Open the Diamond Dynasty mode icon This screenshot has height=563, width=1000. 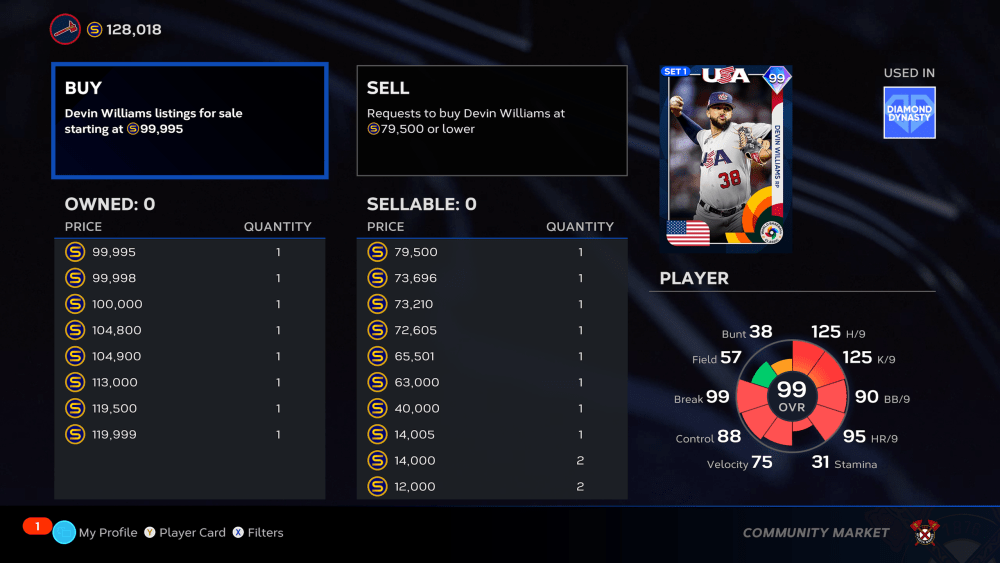[909, 112]
